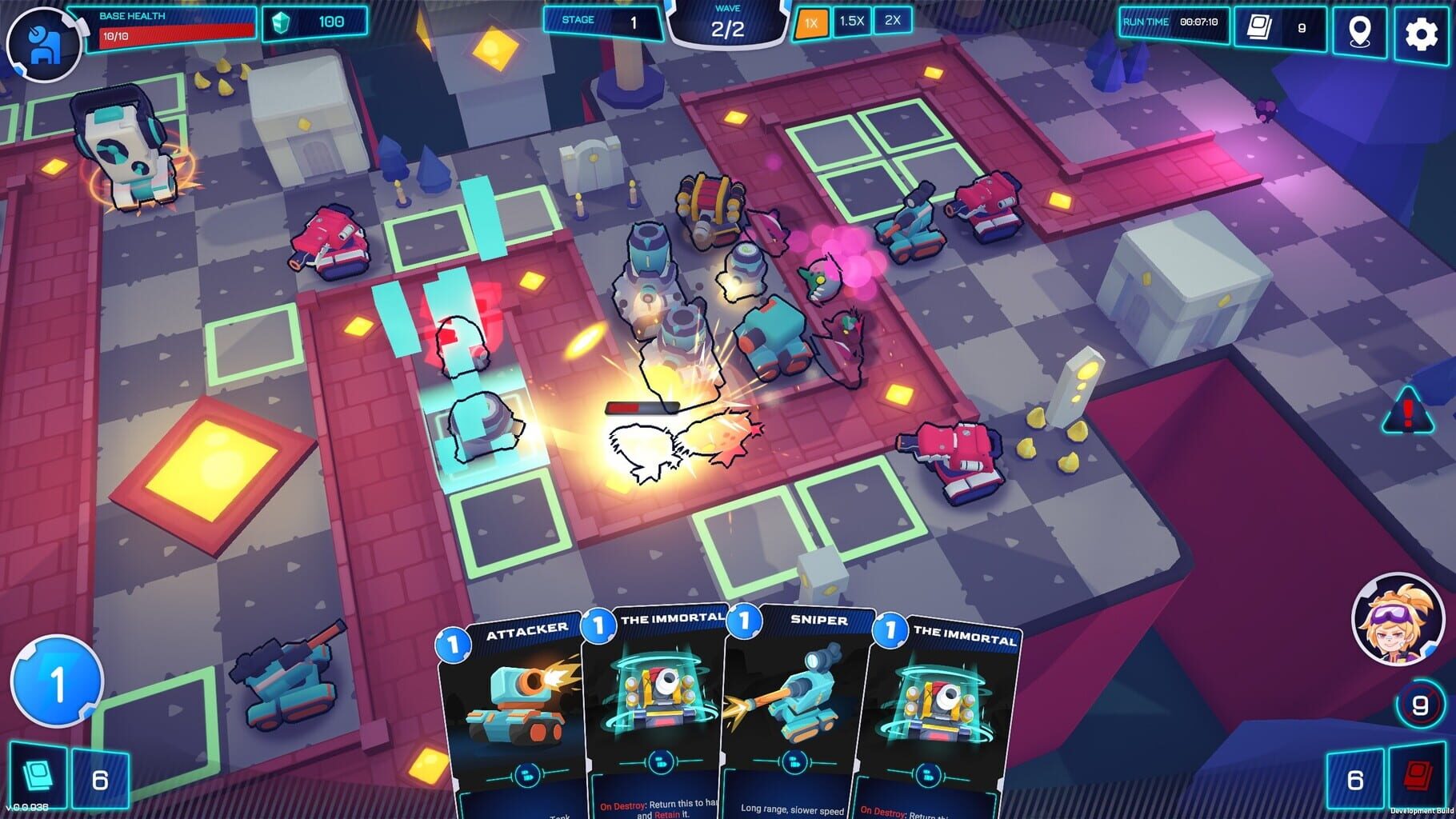
Task: Click the green shield currency icon
Action: (x=280, y=22)
